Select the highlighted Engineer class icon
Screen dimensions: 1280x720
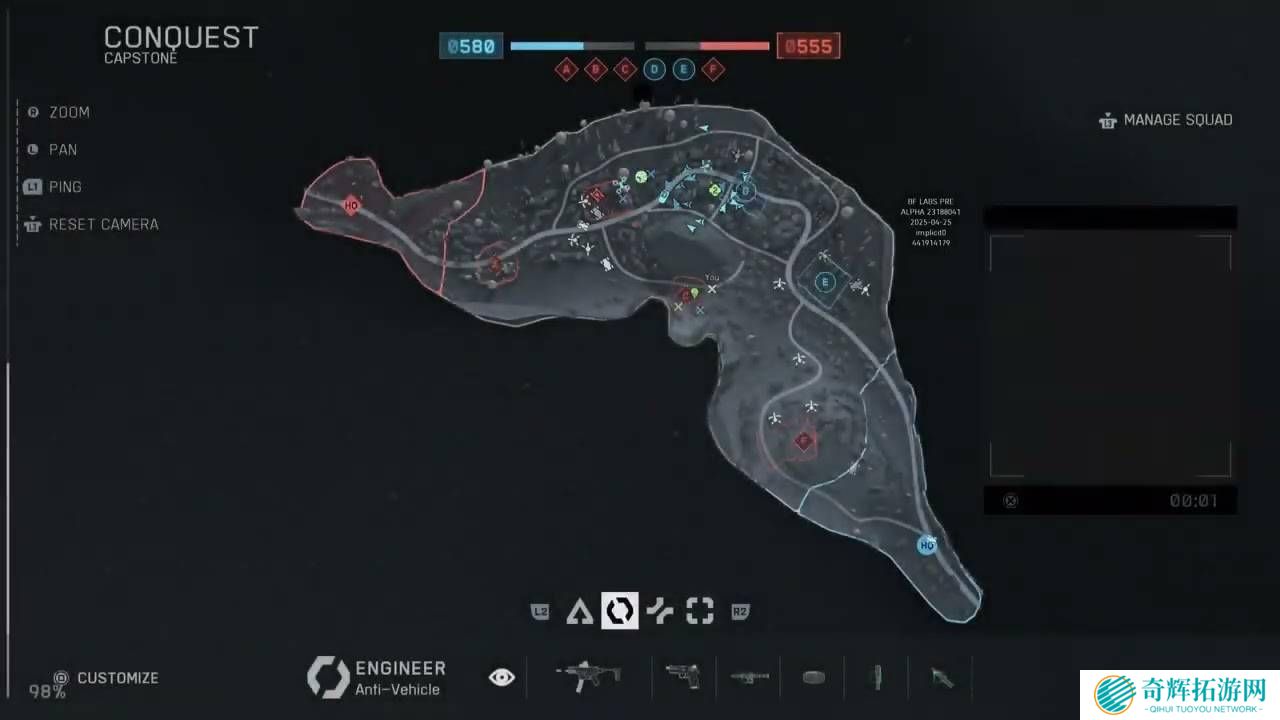coord(619,611)
